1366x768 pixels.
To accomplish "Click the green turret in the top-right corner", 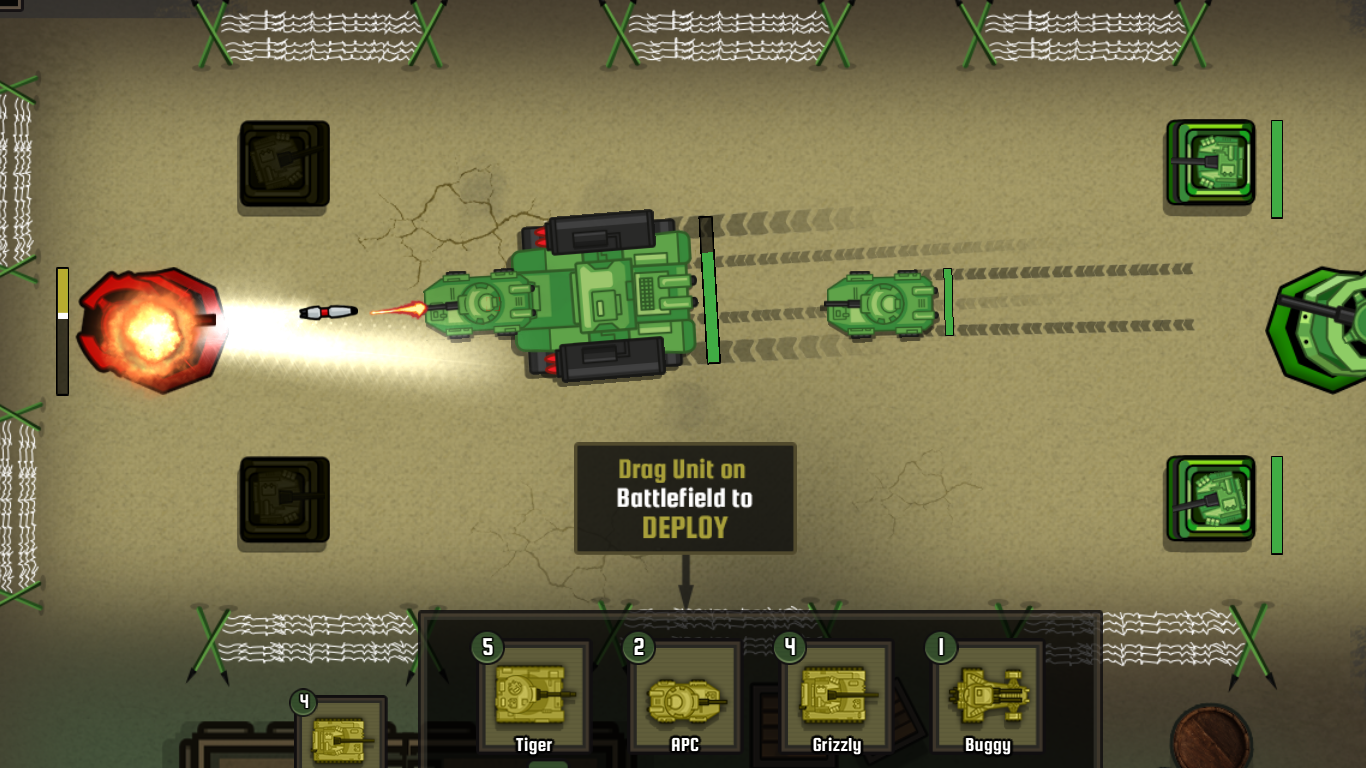I will point(1212,165).
